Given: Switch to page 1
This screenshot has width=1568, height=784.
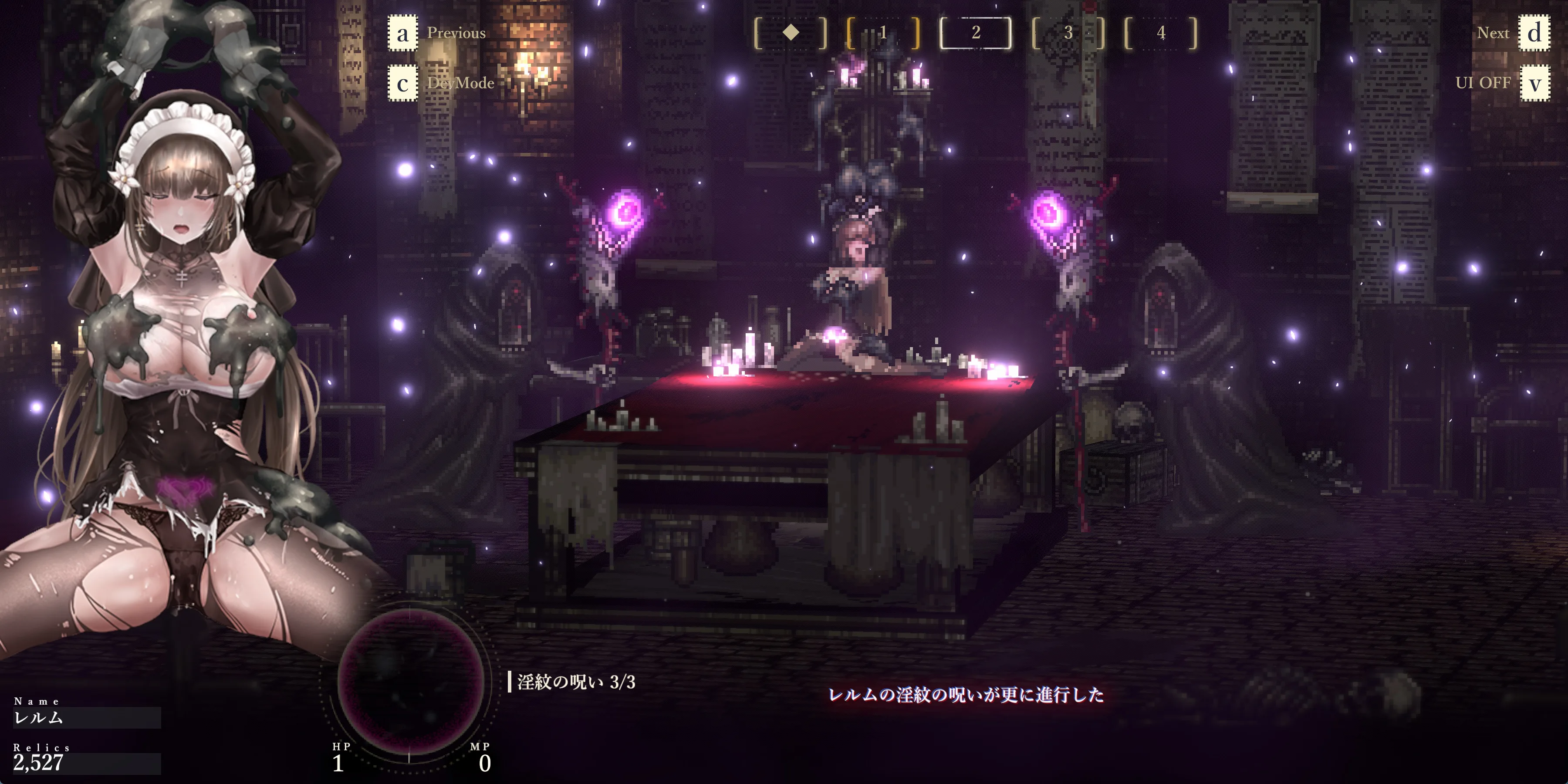Looking at the screenshot, I should click(x=883, y=33).
